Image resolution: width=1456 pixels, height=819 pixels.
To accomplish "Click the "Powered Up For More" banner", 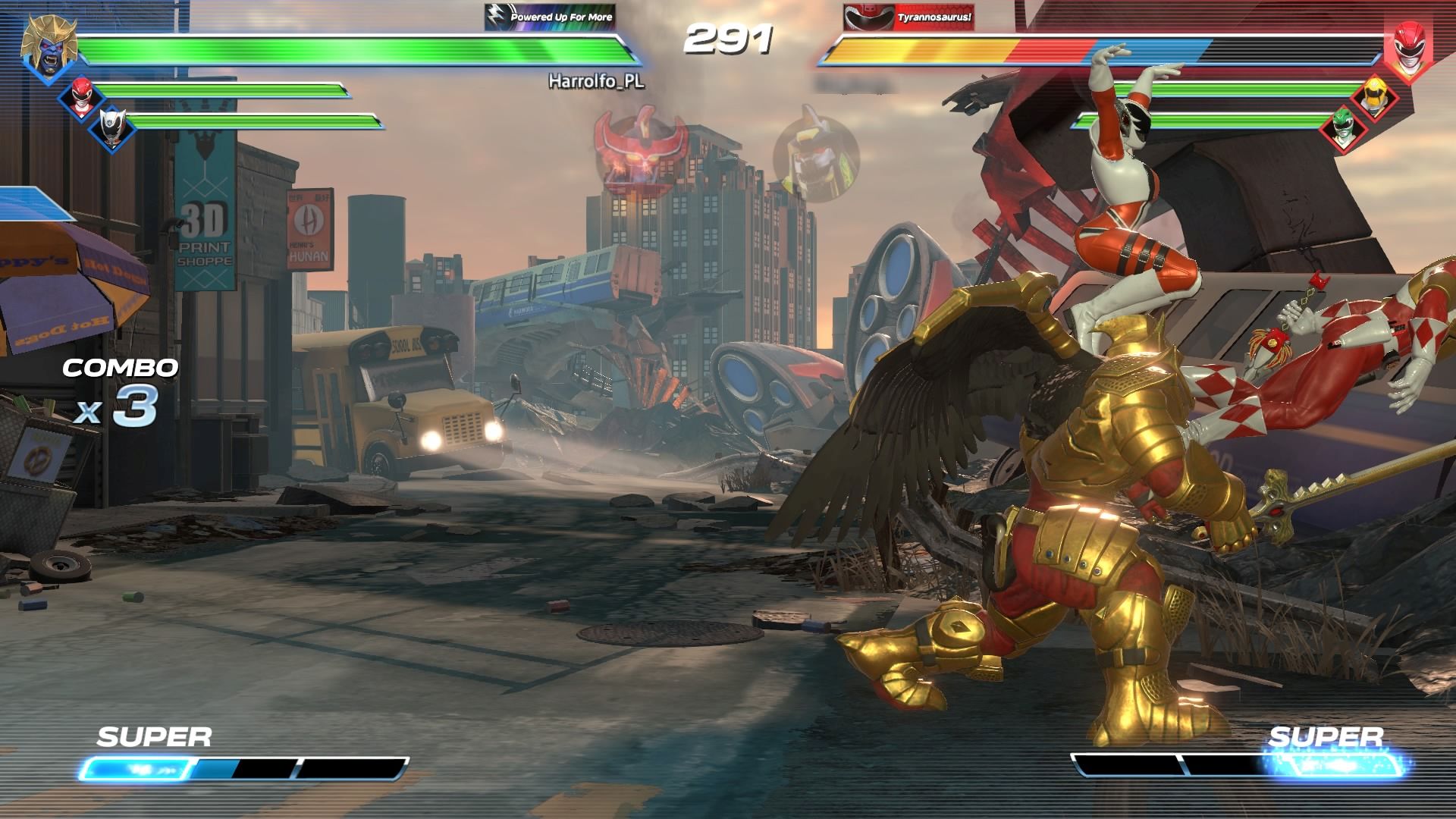I will (x=550, y=17).
